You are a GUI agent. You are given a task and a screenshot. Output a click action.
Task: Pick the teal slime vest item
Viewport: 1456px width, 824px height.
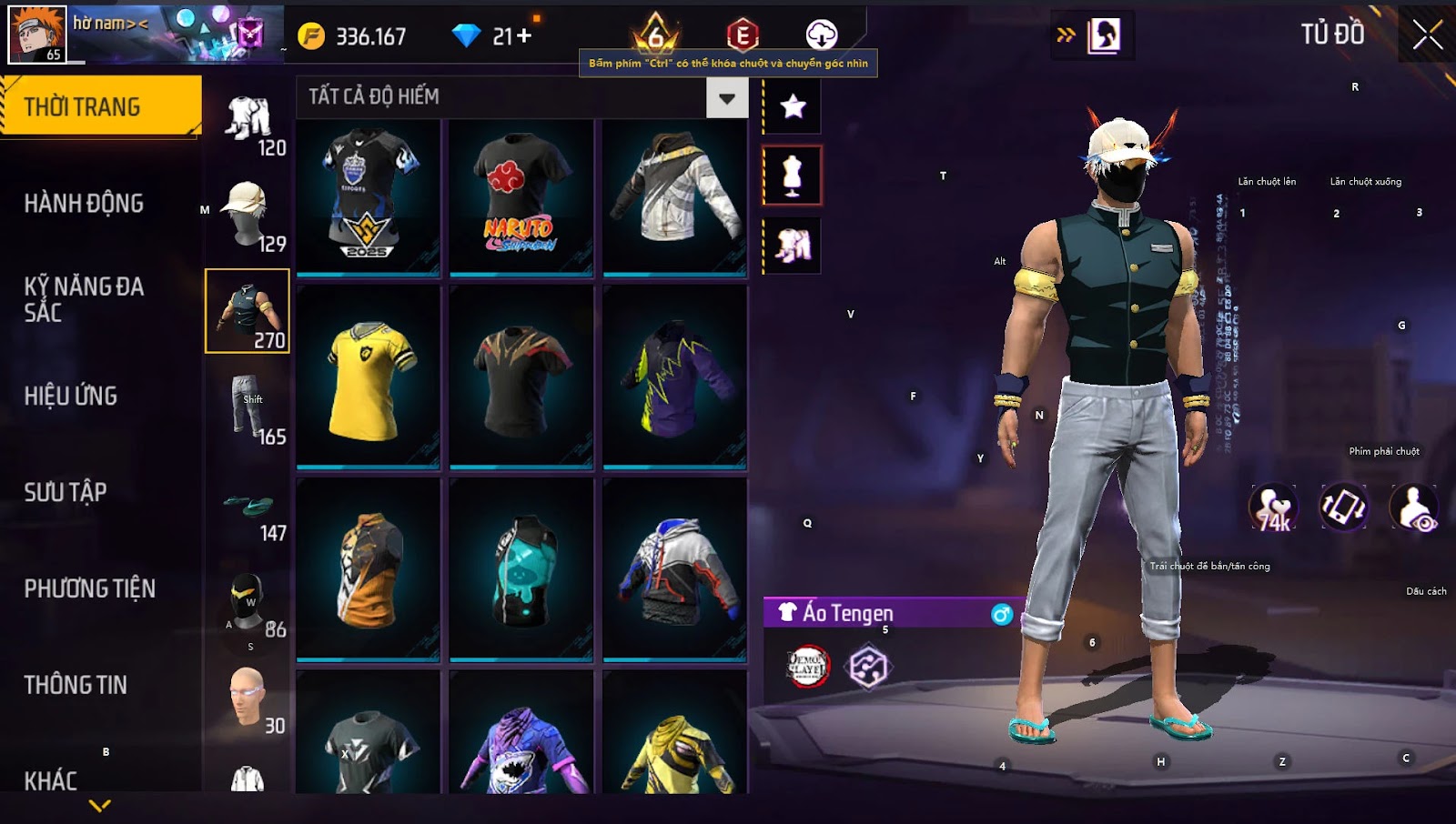(x=521, y=569)
